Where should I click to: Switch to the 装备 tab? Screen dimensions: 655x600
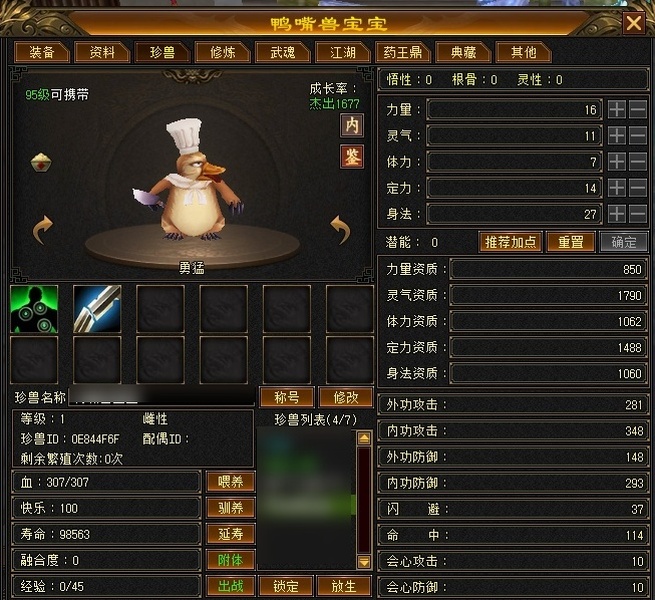coord(42,52)
